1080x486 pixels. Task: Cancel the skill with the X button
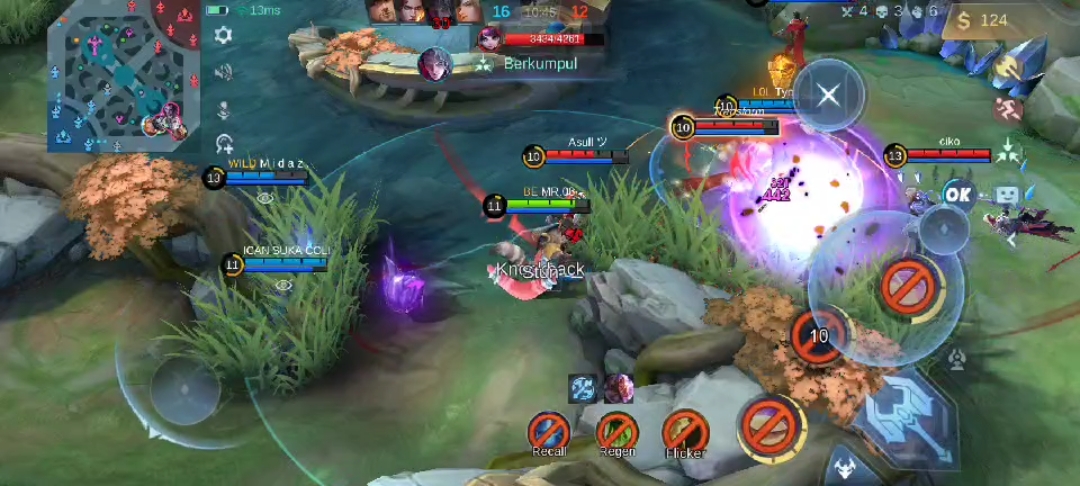coord(828,96)
